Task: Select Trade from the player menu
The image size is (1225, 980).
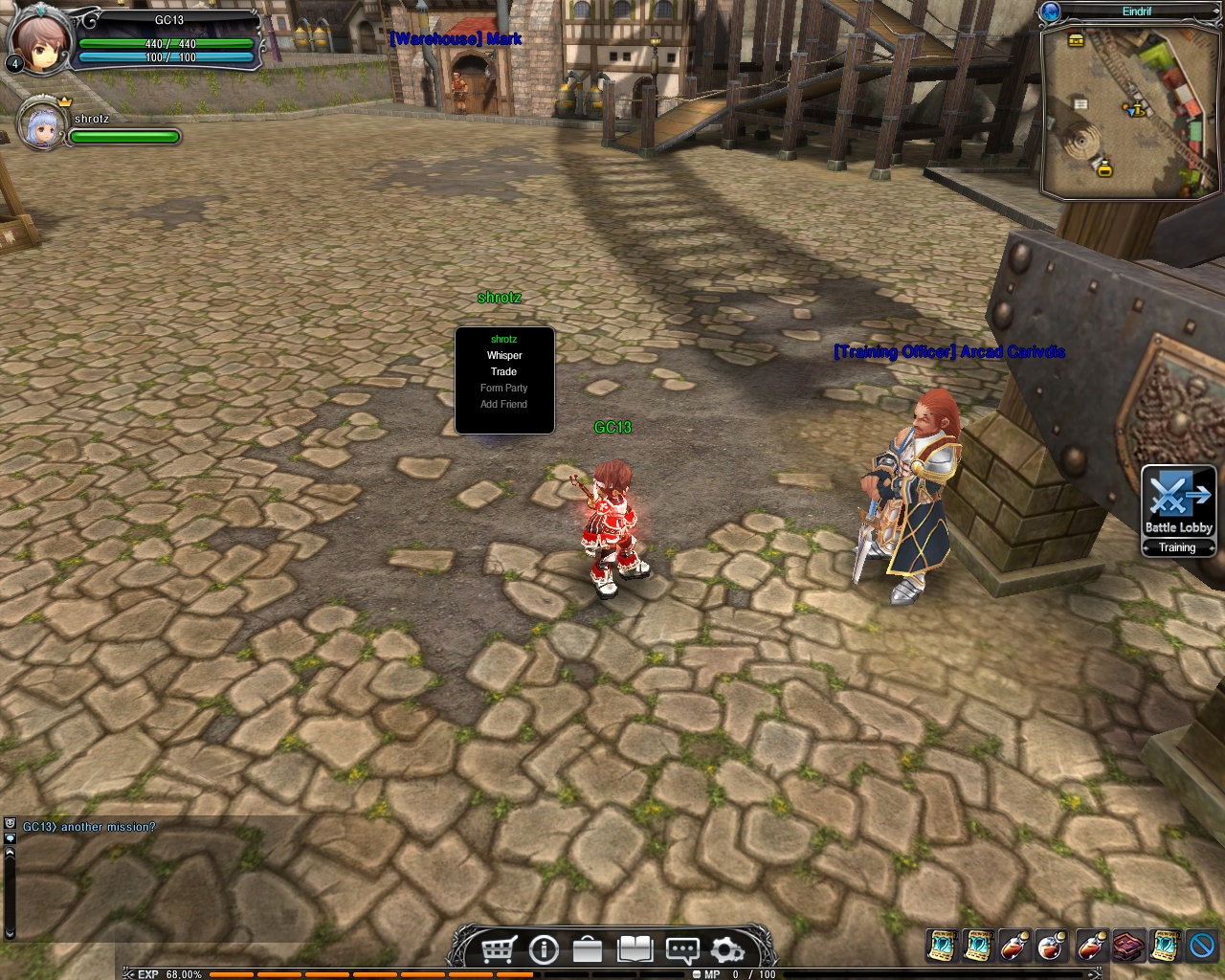Action: click(x=504, y=372)
